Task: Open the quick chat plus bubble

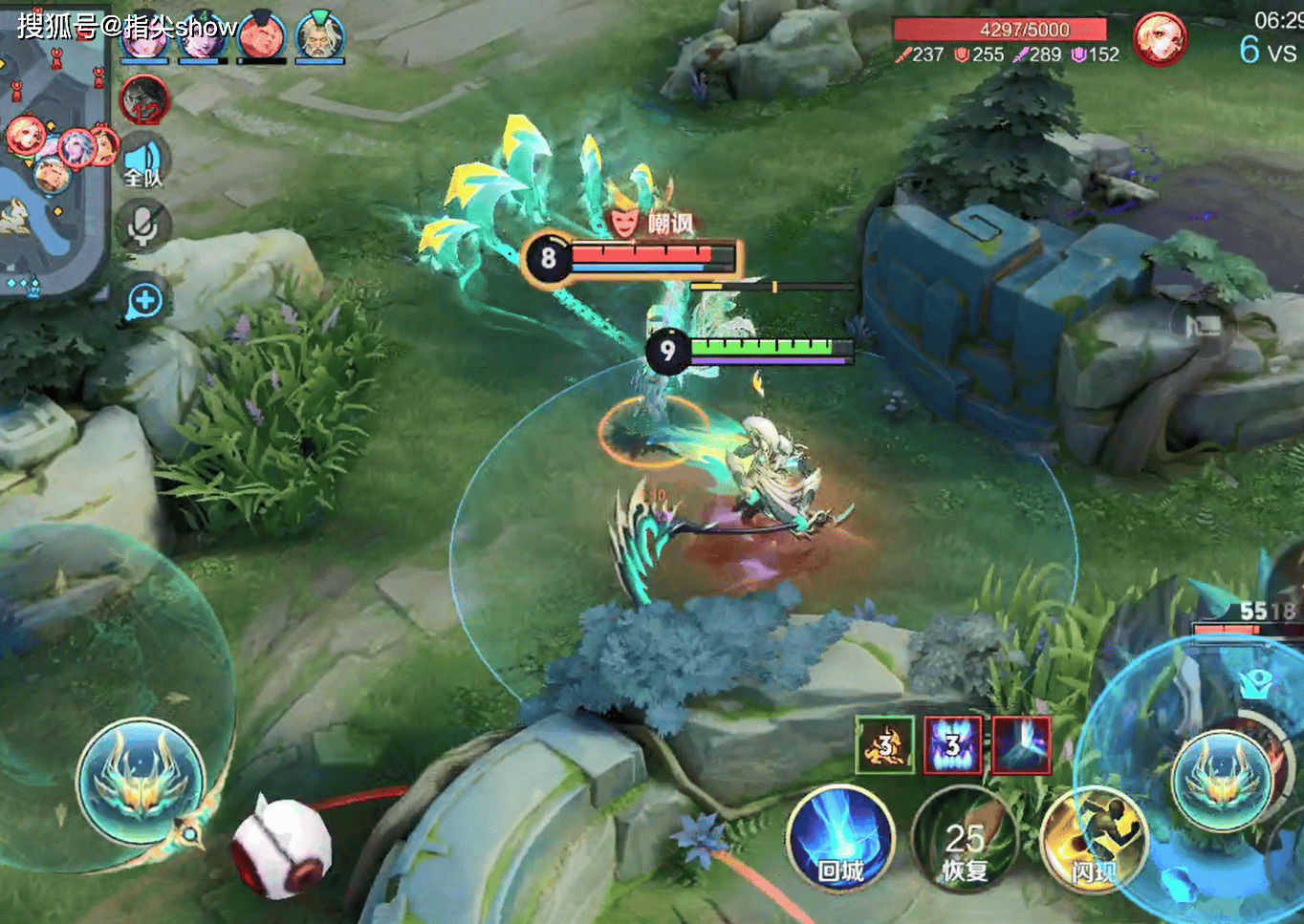Action: click(x=144, y=301)
